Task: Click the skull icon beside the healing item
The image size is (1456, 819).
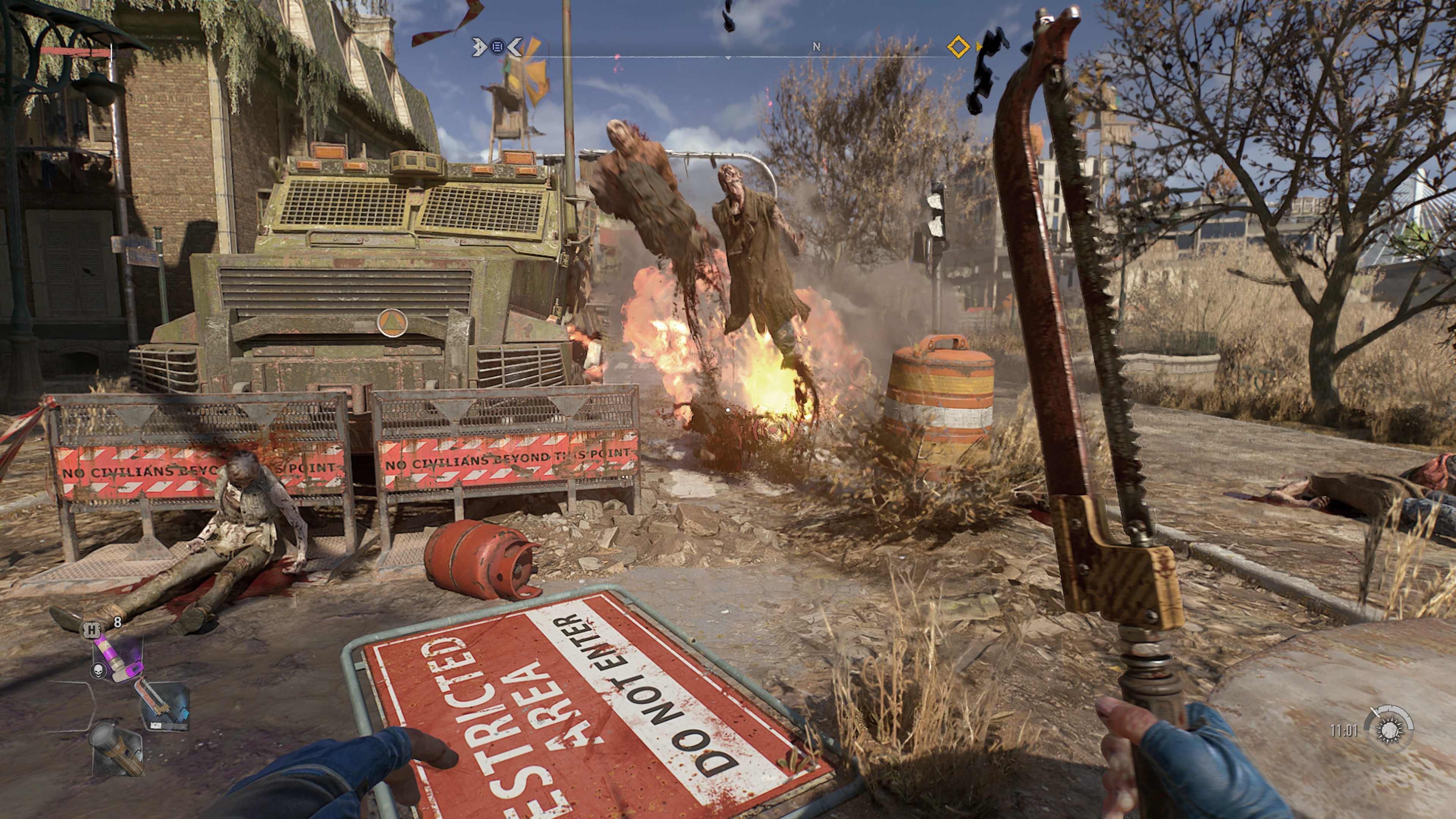Action: click(x=98, y=671)
